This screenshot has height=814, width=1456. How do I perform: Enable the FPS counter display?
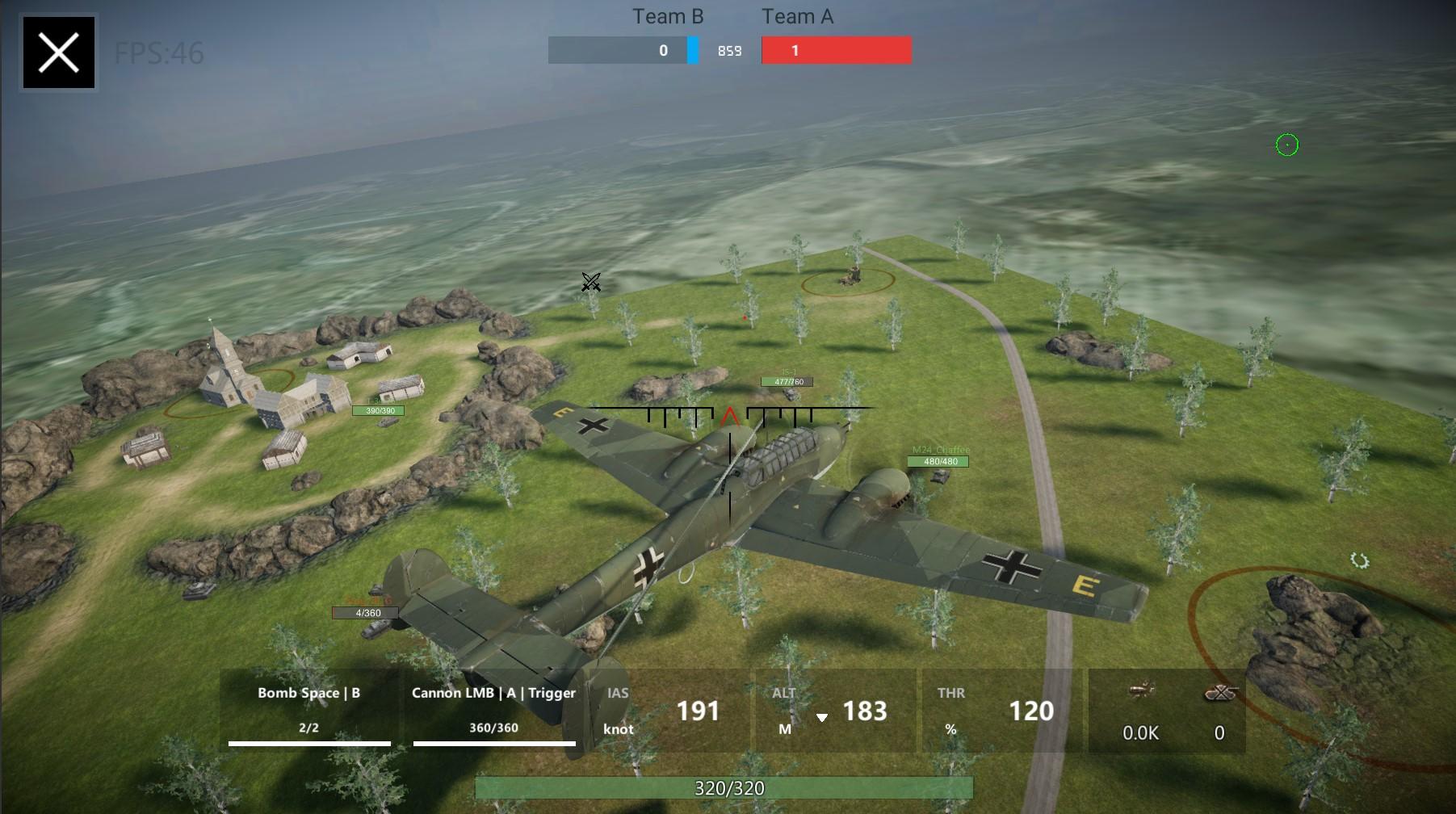158,53
